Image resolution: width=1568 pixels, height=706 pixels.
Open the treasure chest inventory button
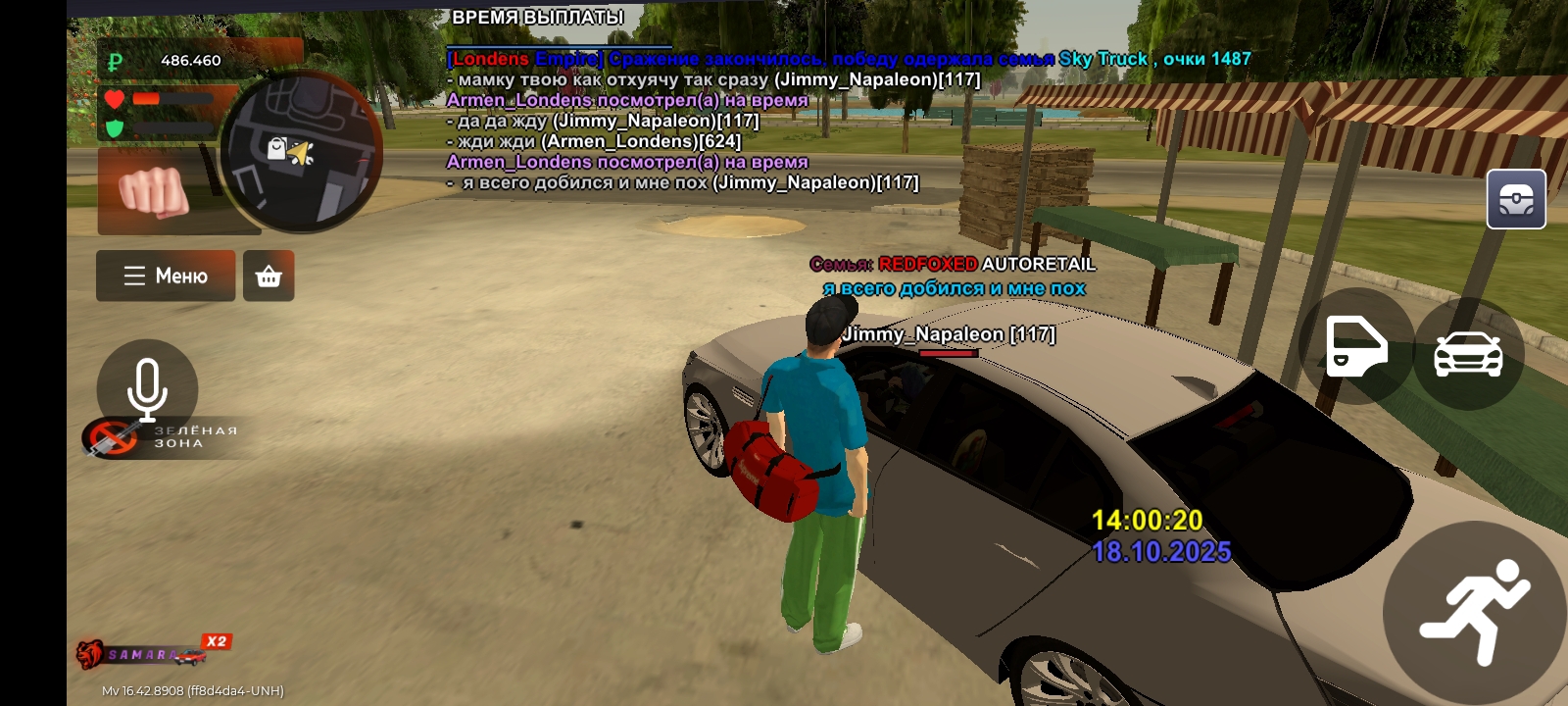coord(1516,199)
